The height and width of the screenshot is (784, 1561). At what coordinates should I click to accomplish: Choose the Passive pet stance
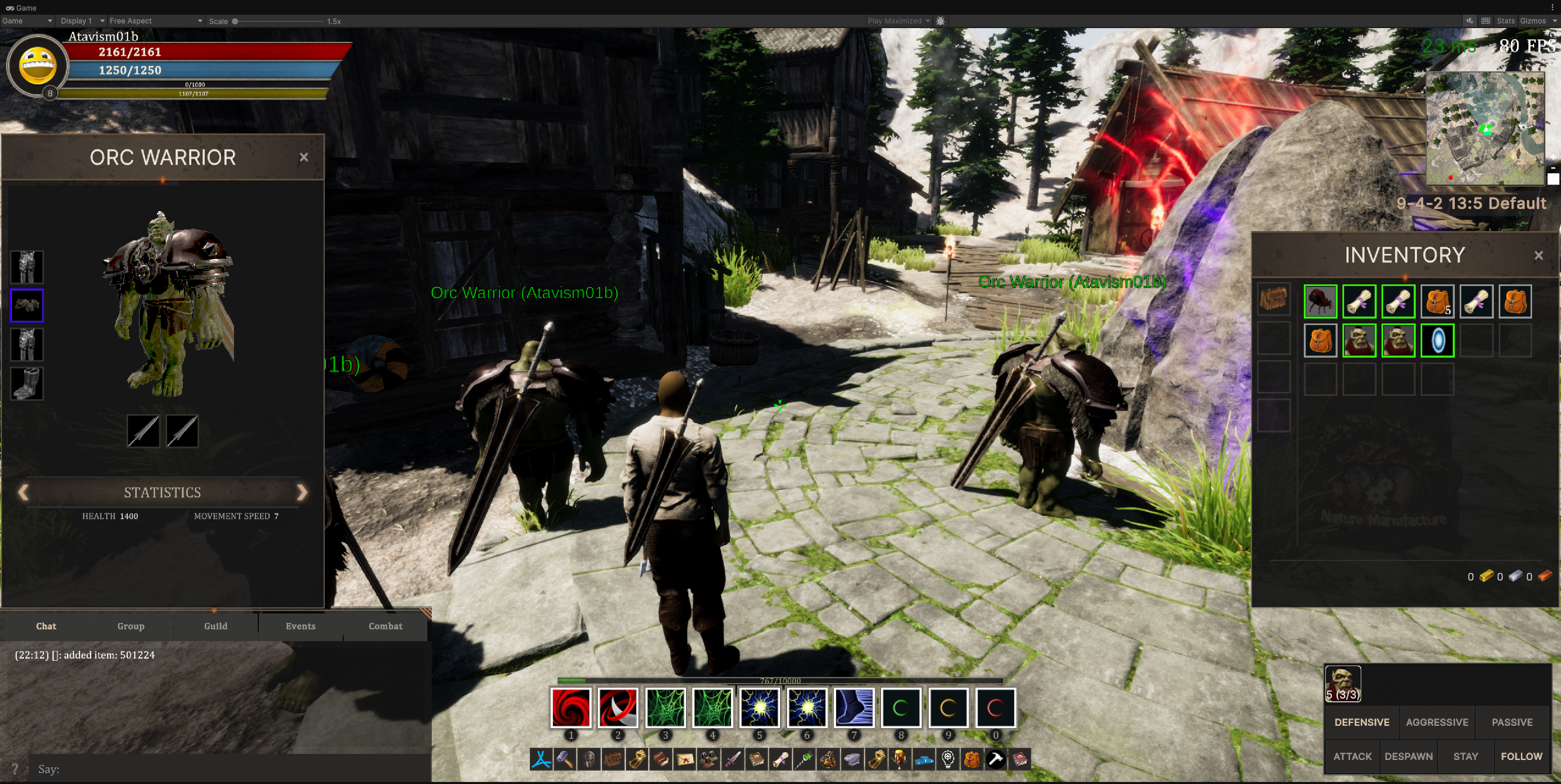click(1512, 722)
